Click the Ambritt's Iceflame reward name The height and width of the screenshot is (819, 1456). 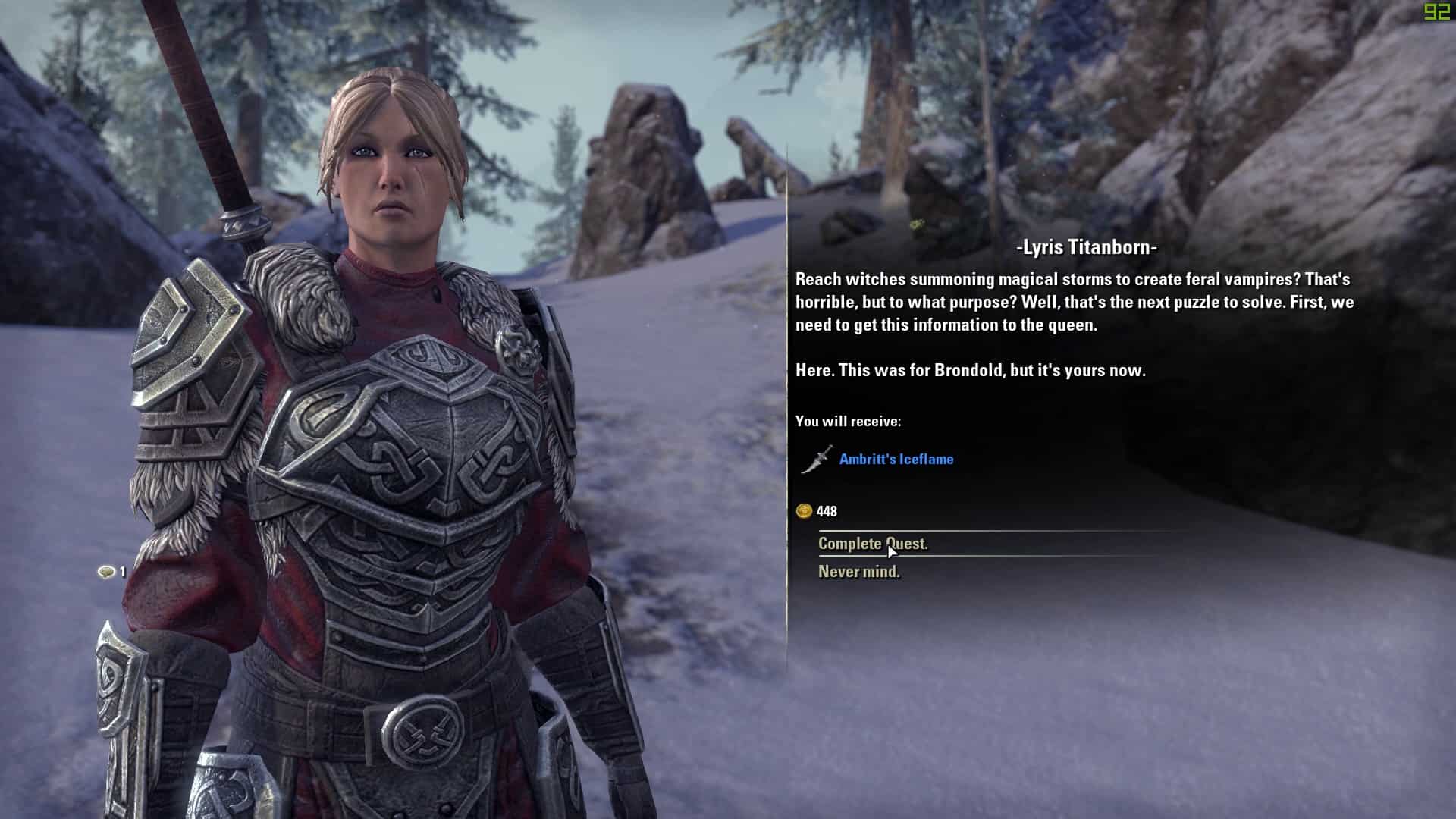coord(896,459)
